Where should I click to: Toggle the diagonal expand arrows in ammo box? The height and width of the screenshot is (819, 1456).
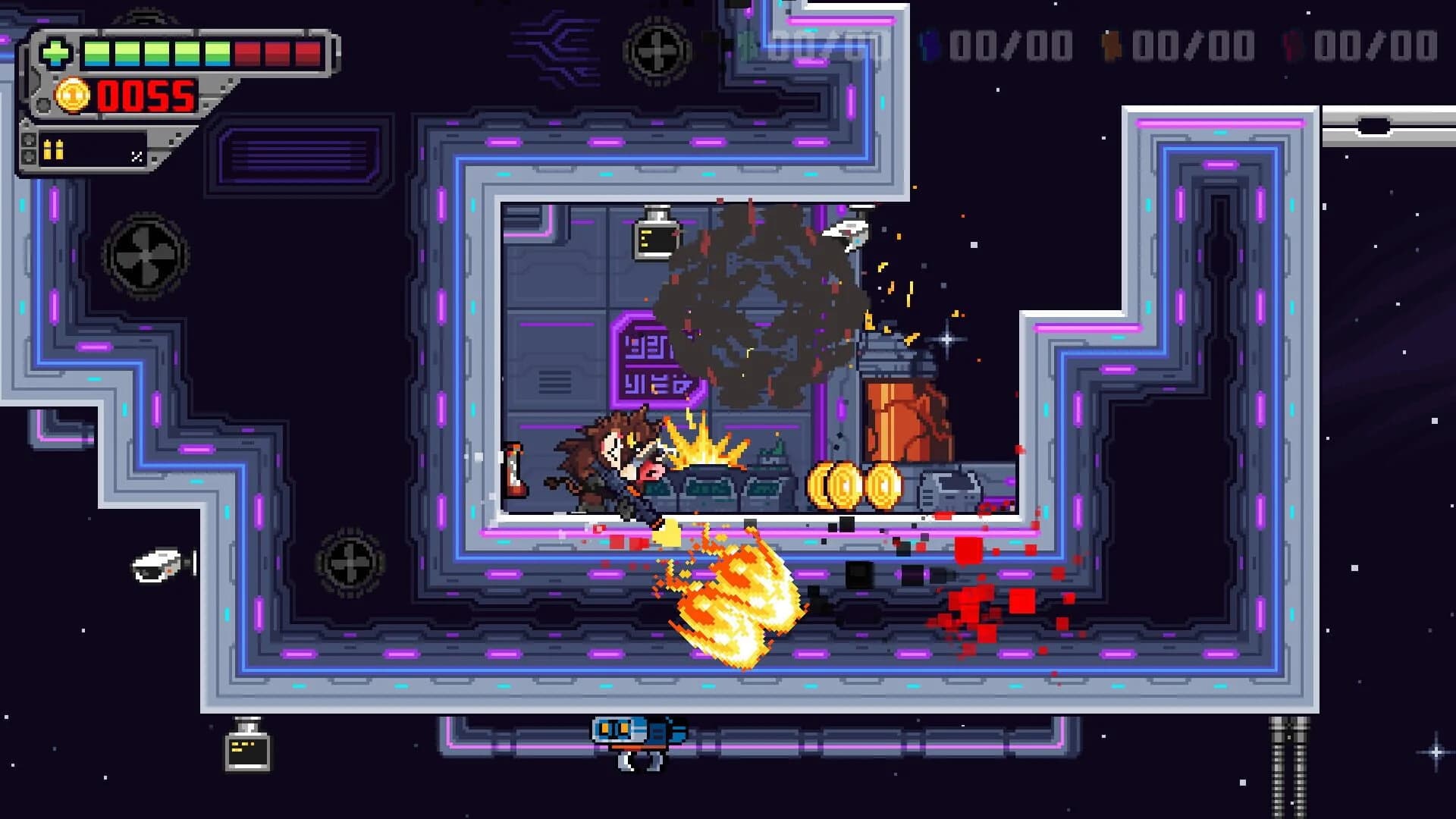pyautogui.click(x=138, y=158)
